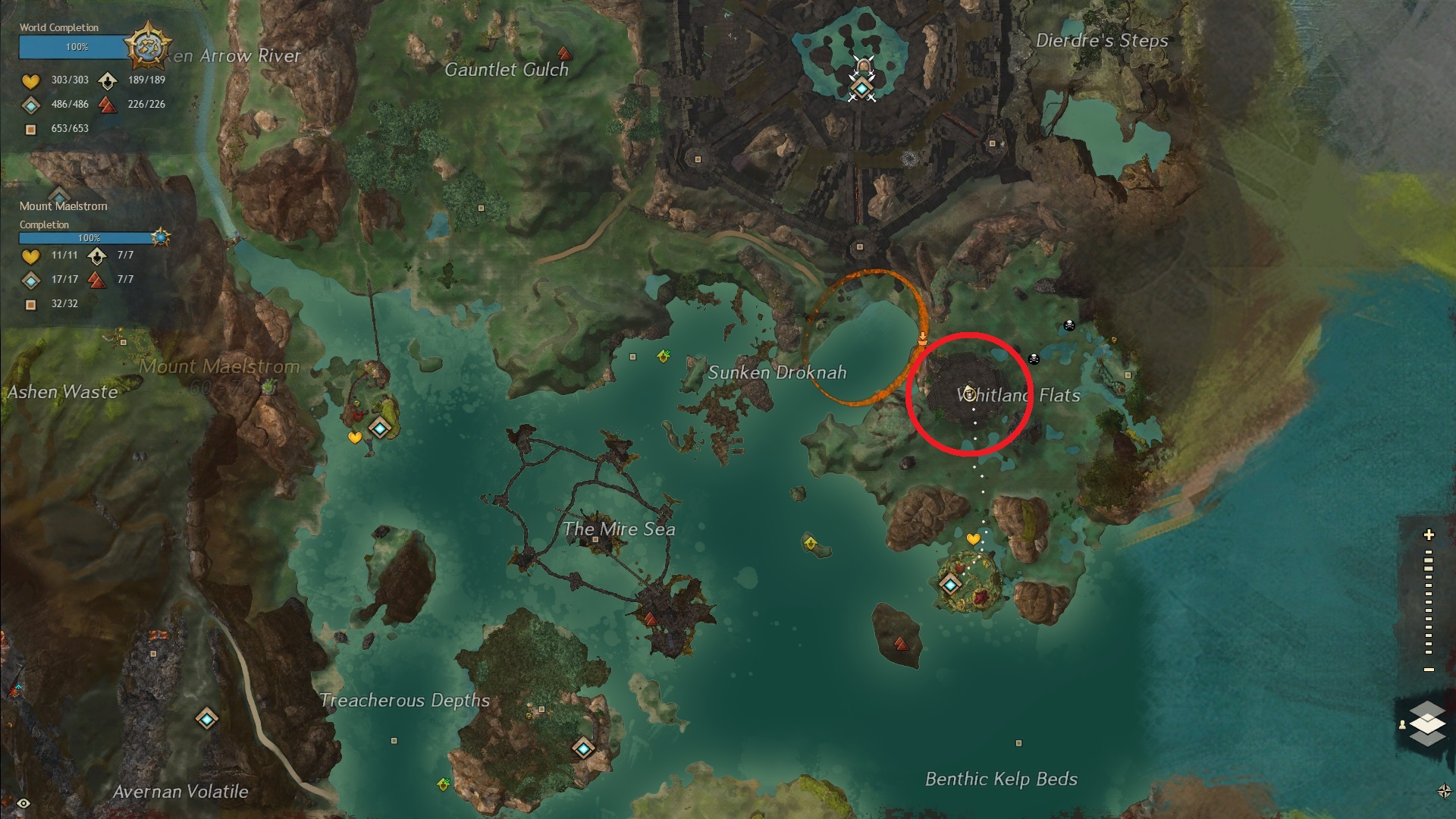This screenshot has height=819, width=1456.
Task: Click the renown heart south of Whitland Flats
Action: (974, 539)
